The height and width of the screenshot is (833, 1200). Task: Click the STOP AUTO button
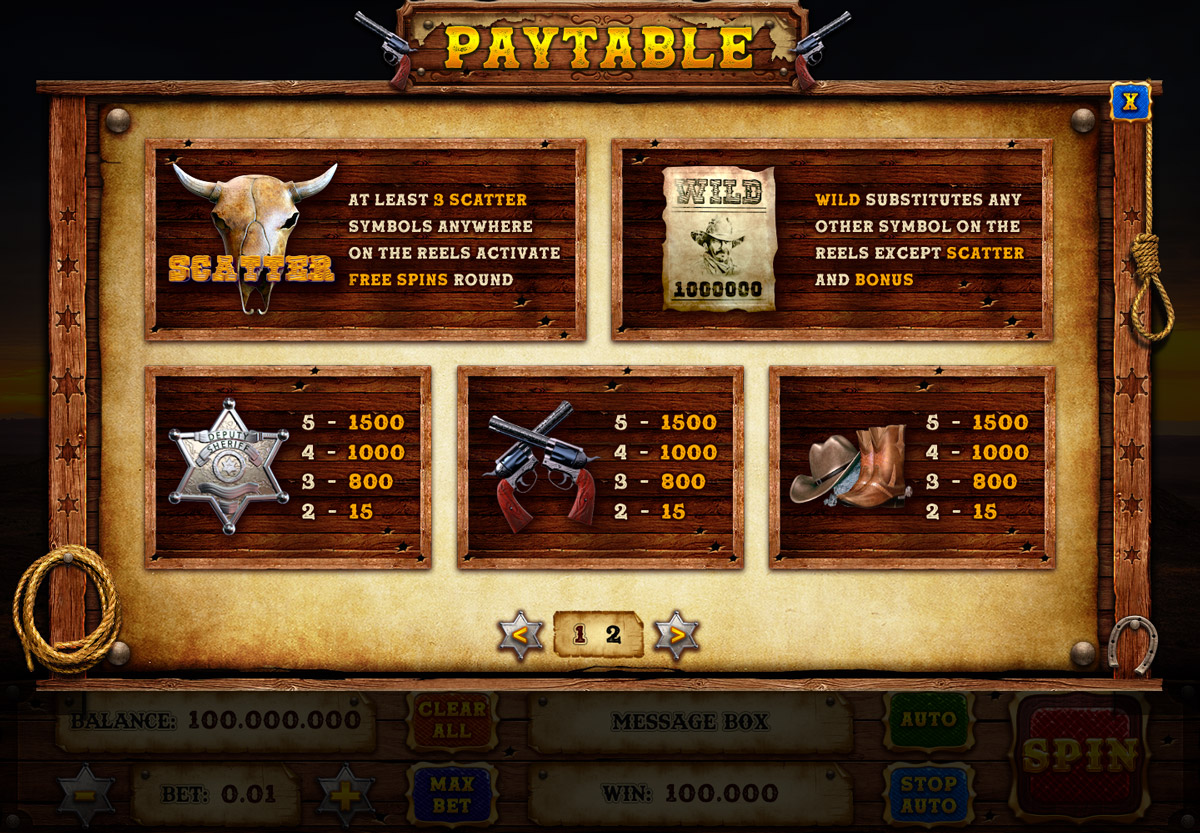point(928,793)
